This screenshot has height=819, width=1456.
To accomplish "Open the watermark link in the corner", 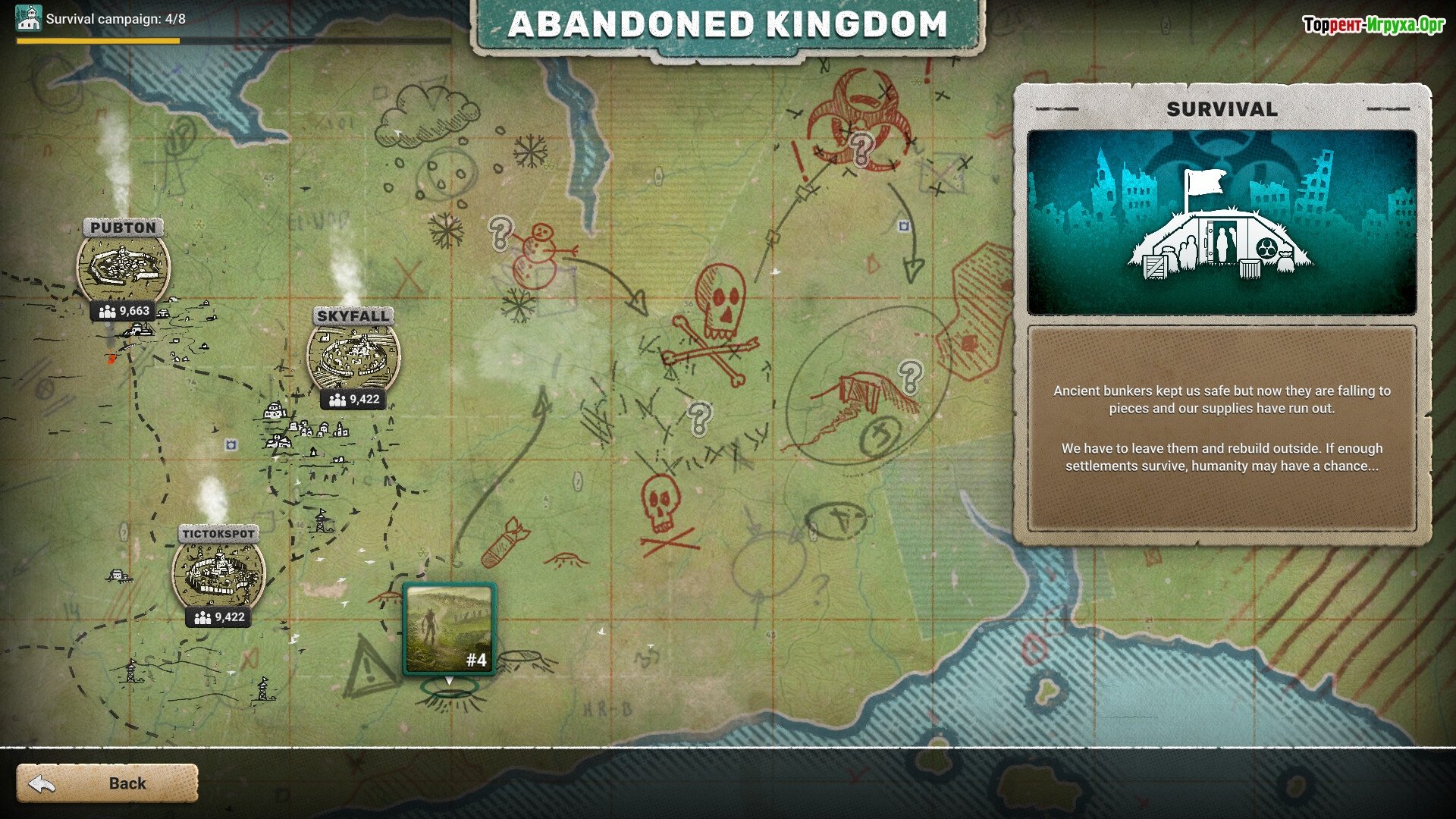I will pos(1373,25).
